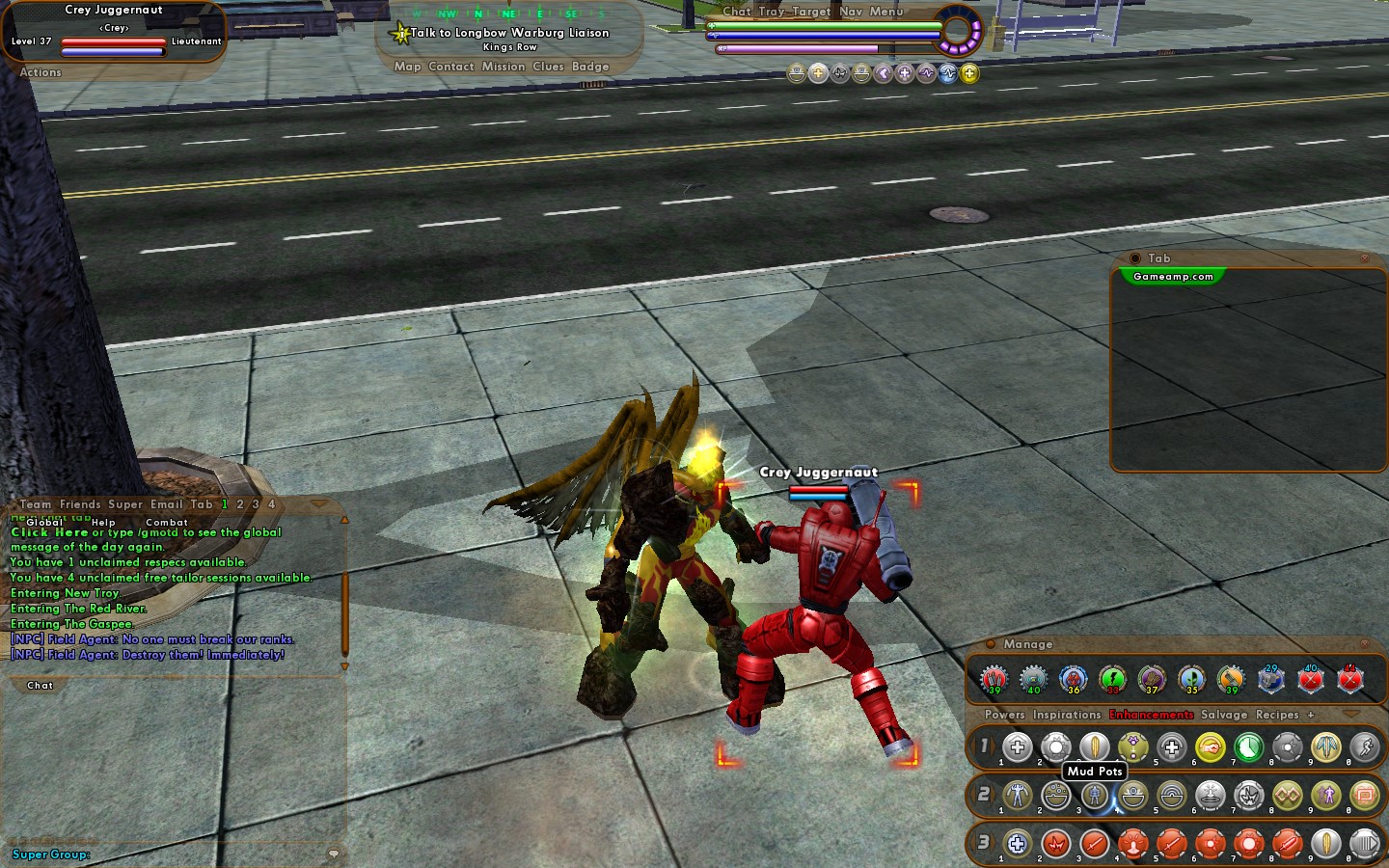Screen dimensions: 1389x868
Task: Open the Map from the nav bar
Action: click(407, 67)
